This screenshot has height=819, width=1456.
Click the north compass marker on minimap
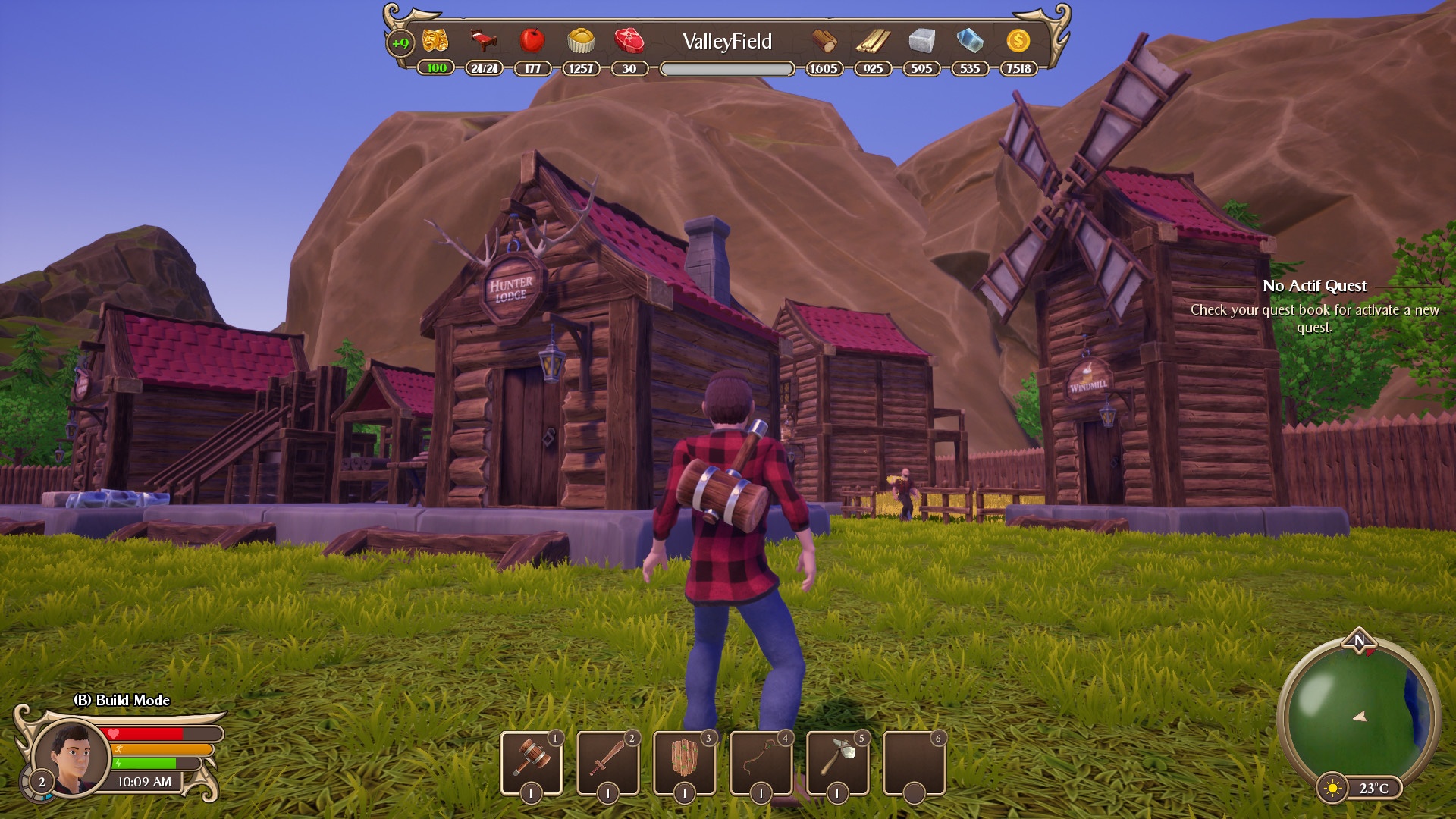(x=1359, y=639)
